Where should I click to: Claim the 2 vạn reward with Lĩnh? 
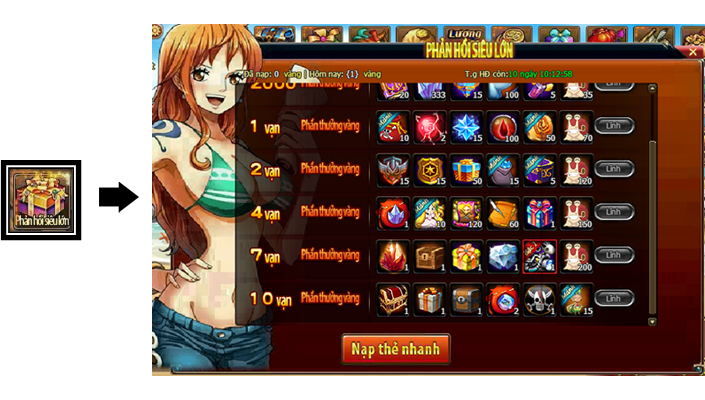point(614,170)
